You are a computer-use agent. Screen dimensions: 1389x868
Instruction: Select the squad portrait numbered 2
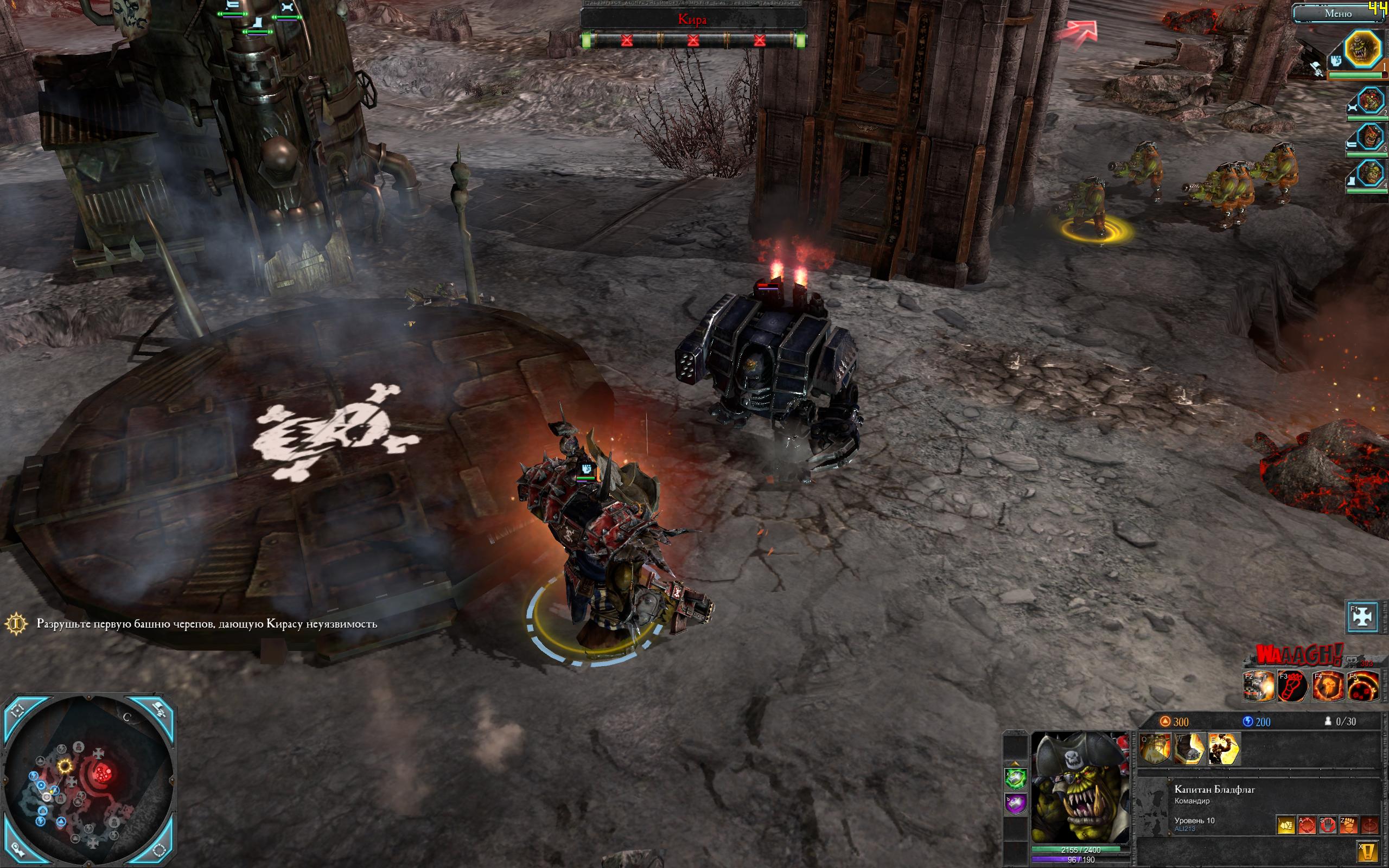click(x=1369, y=101)
